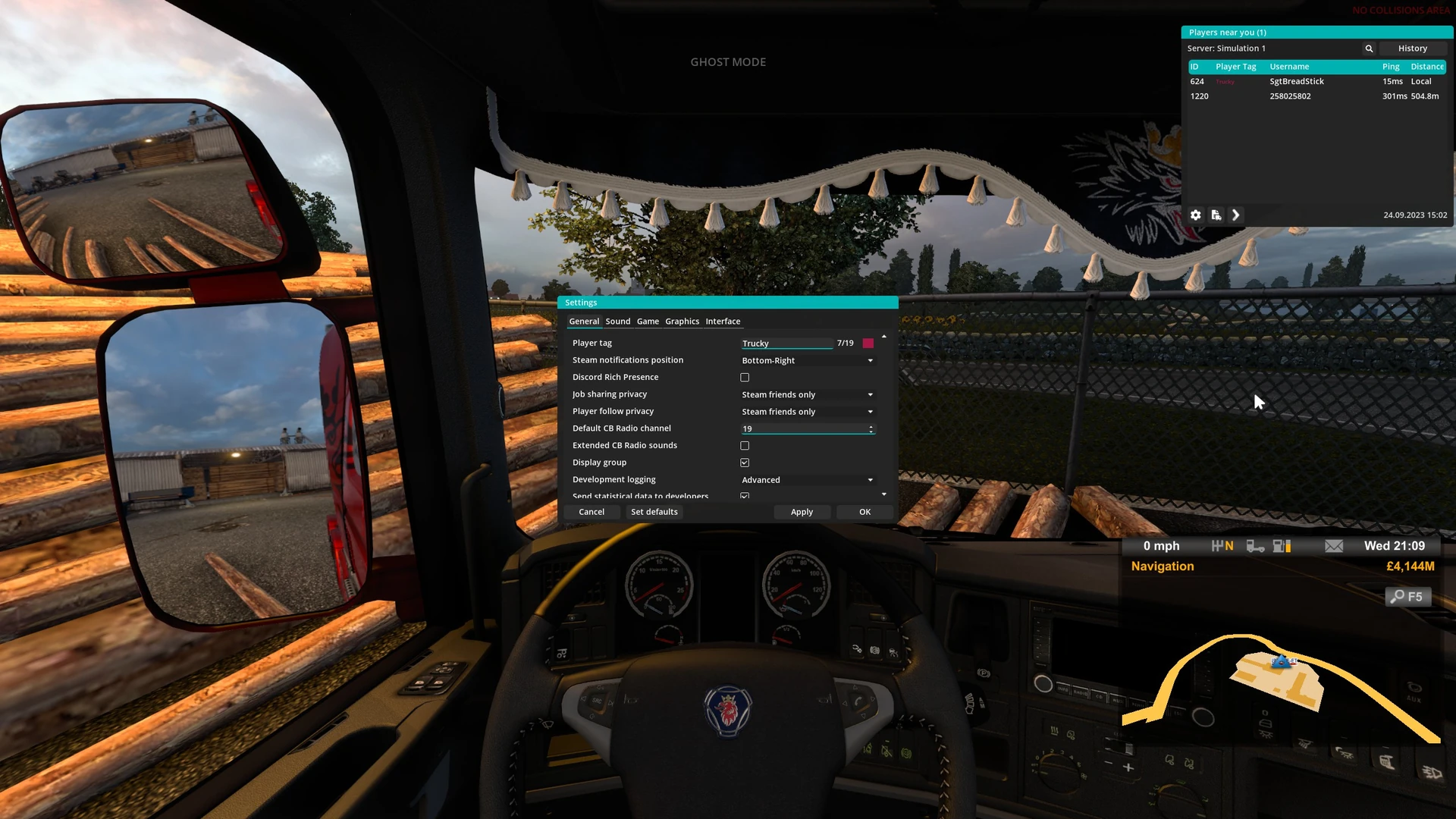Enable Extended CB Radio sounds
This screenshot has height=819, width=1456.
click(745, 446)
